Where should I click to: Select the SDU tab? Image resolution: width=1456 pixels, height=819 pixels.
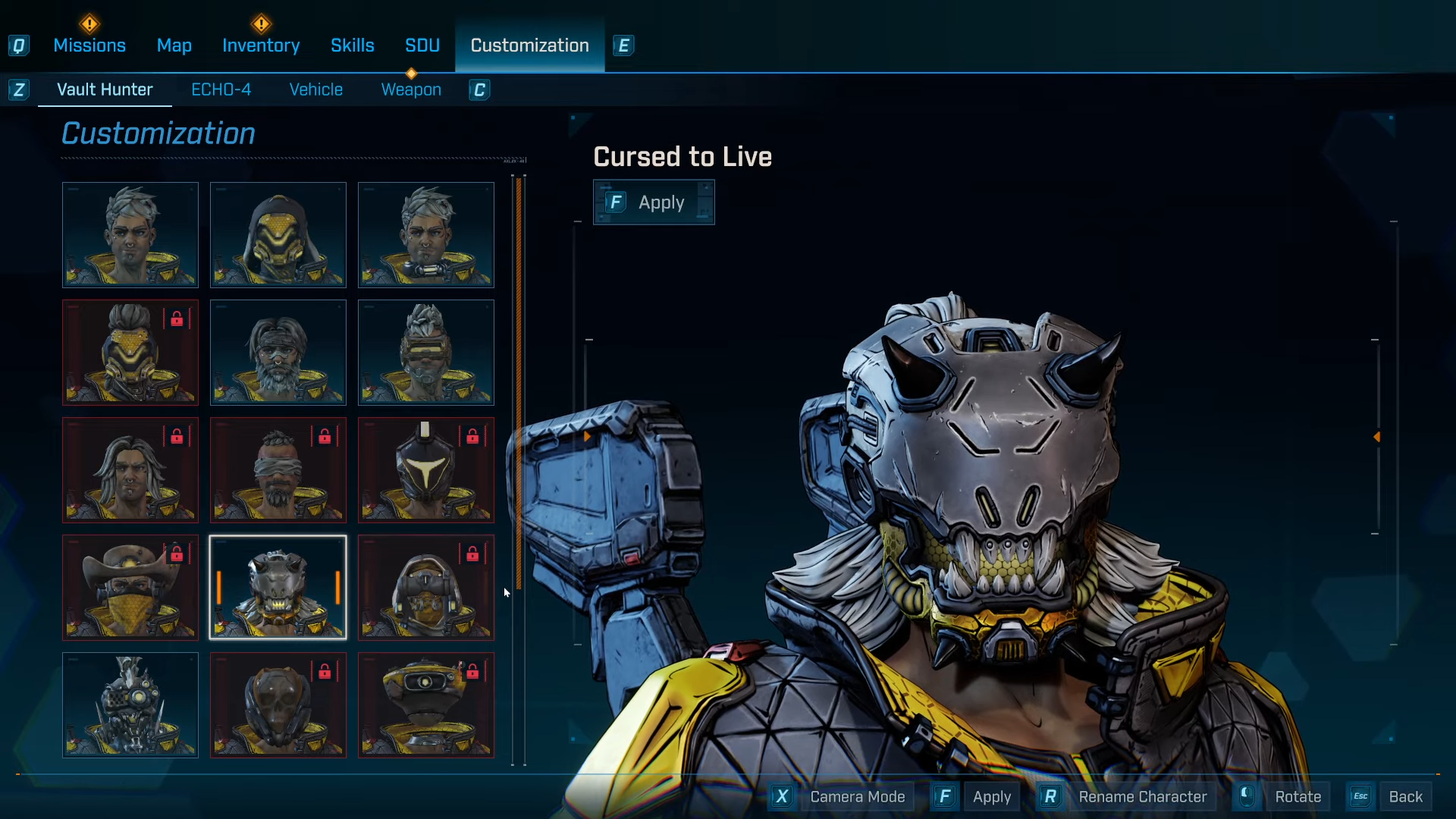(x=422, y=45)
